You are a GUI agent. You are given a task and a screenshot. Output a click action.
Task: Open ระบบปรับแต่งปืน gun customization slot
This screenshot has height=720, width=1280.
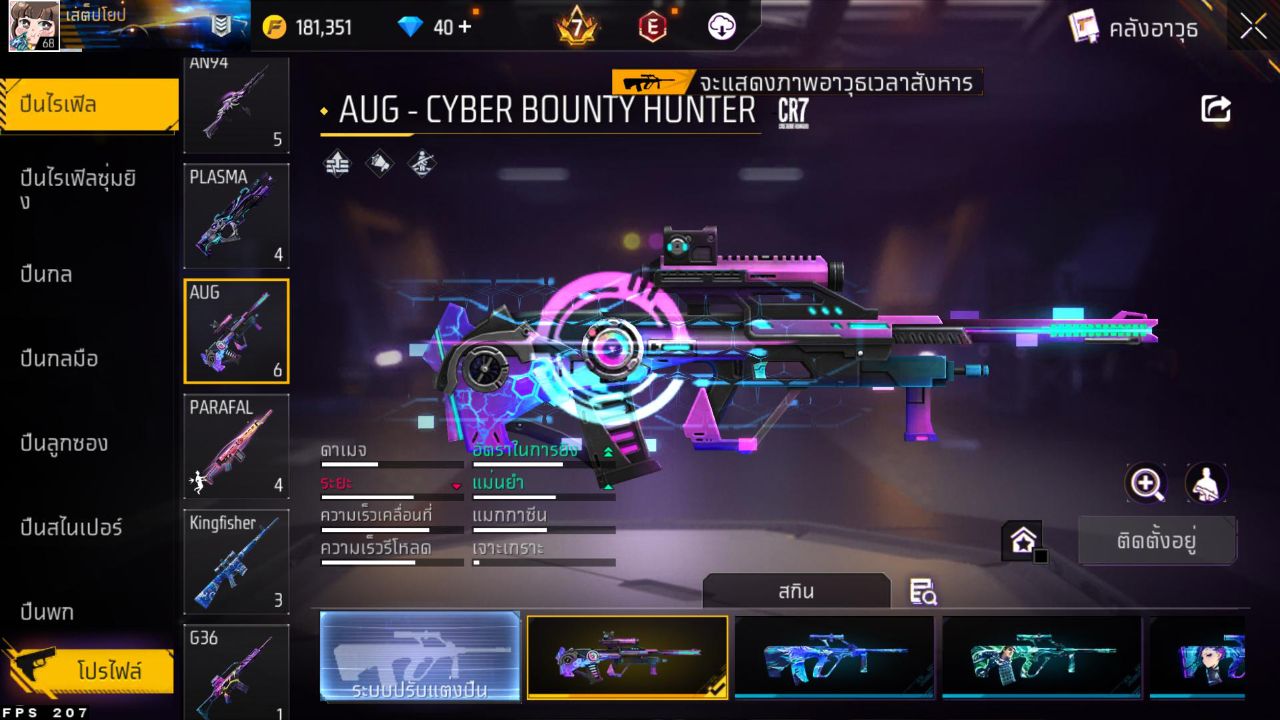coord(419,657)
